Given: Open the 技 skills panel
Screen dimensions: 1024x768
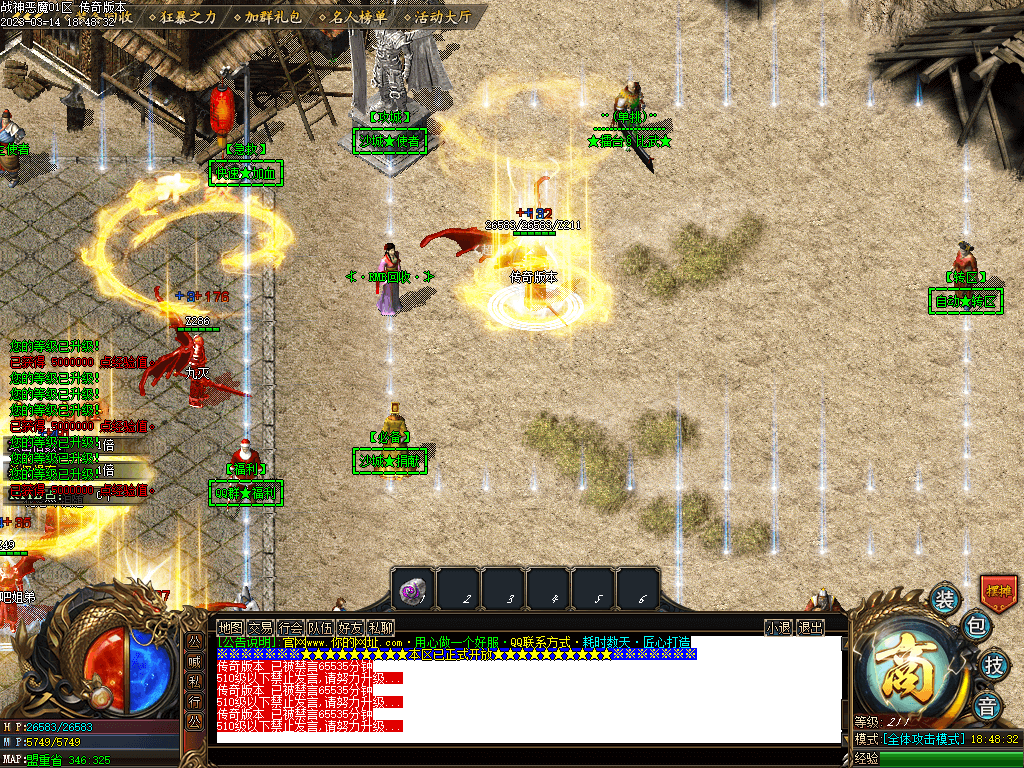Looking at the screenshot, I should pos(993,664).
